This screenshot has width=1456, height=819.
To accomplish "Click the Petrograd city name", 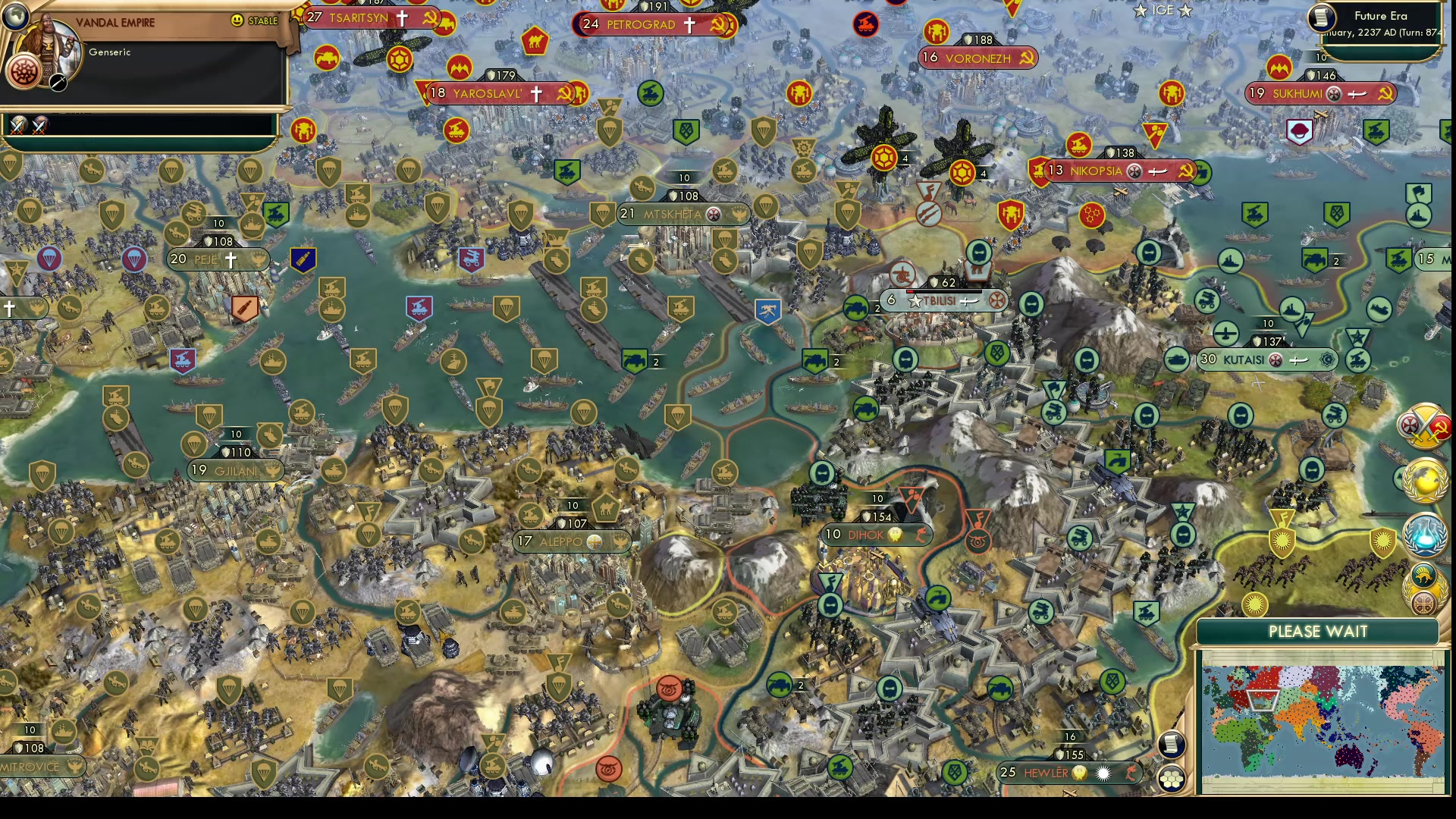I will pyautogui.click(x=641, y=25).
